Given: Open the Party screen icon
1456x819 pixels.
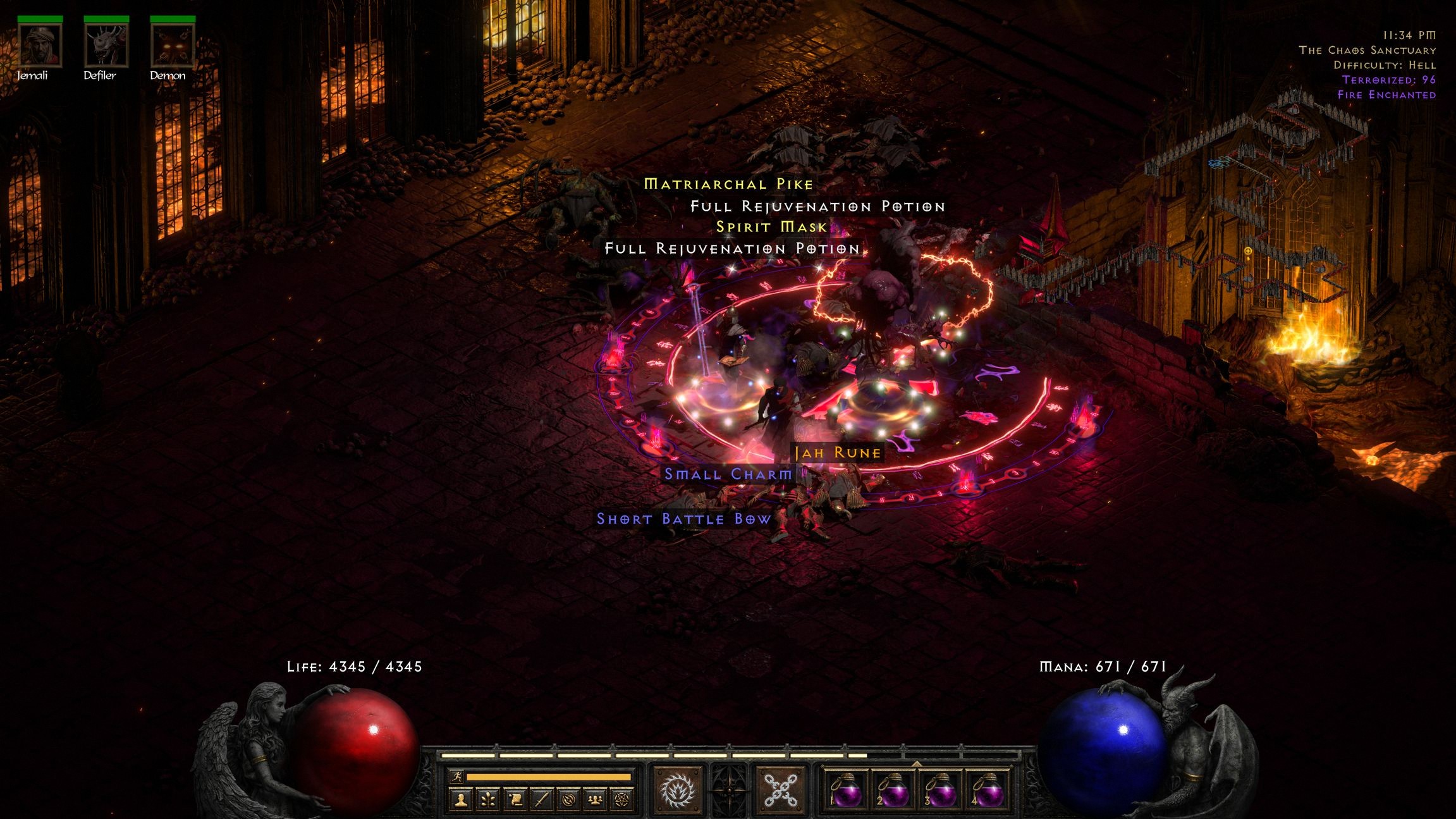Looking at the screenshot, I should click(596, 801).
